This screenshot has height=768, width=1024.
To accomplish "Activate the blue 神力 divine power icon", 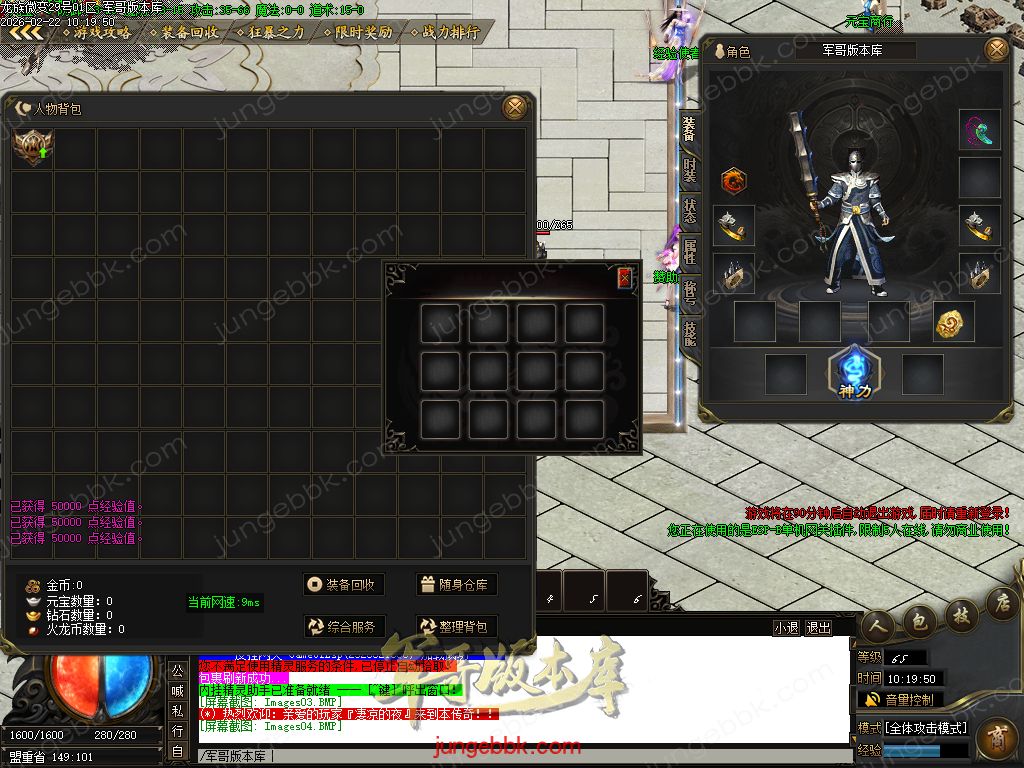I will coord(855,368).
